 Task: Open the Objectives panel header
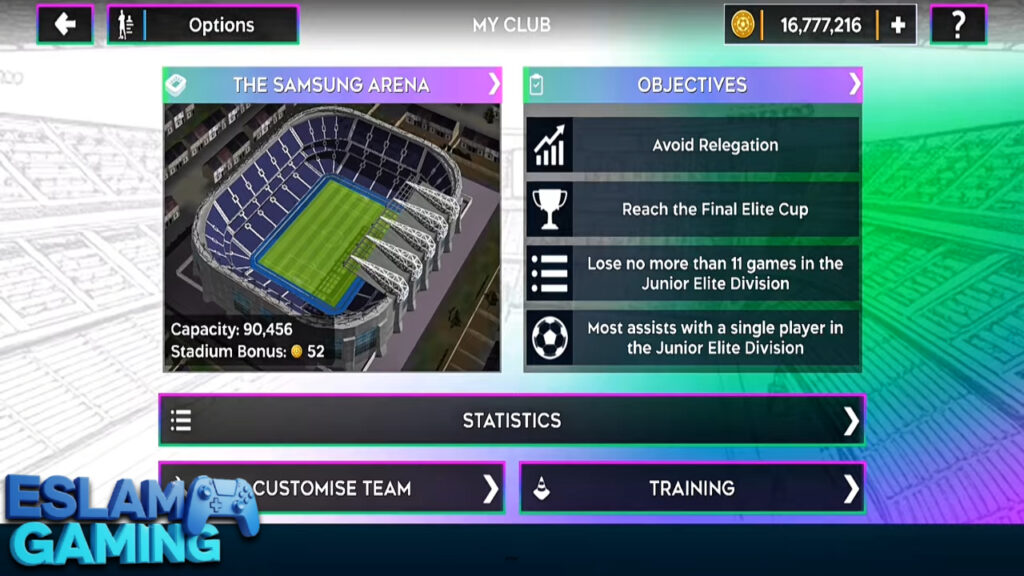pos(692,85)
